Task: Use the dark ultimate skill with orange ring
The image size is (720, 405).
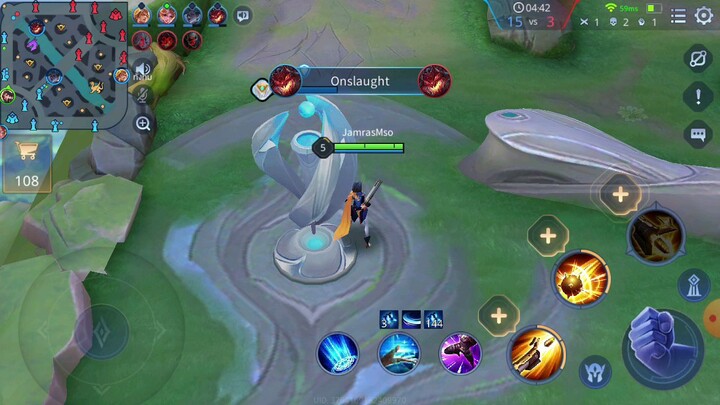Action: click(656, 236)
